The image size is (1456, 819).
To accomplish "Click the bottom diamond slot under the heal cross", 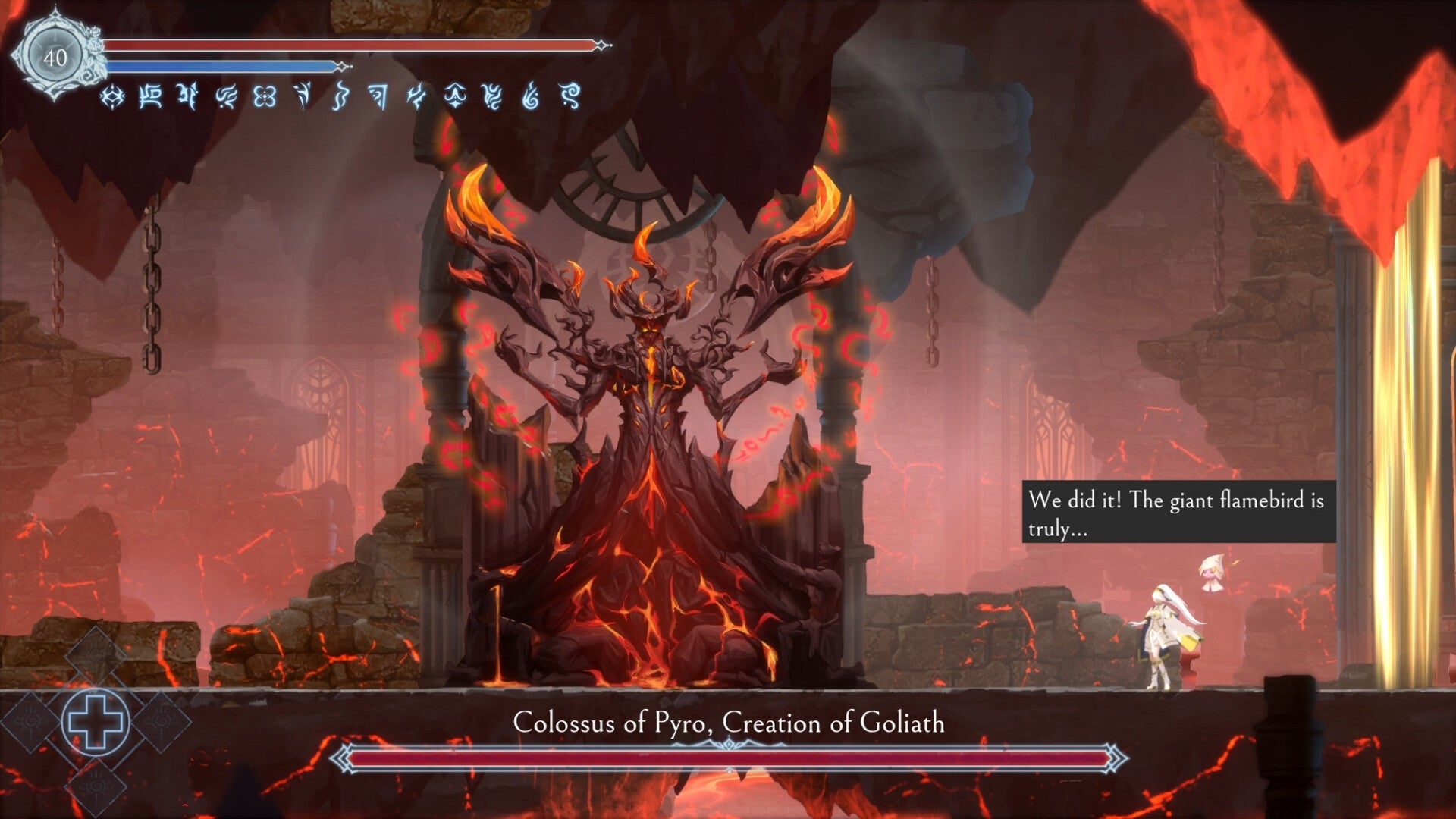I will [x=95, y=785].
